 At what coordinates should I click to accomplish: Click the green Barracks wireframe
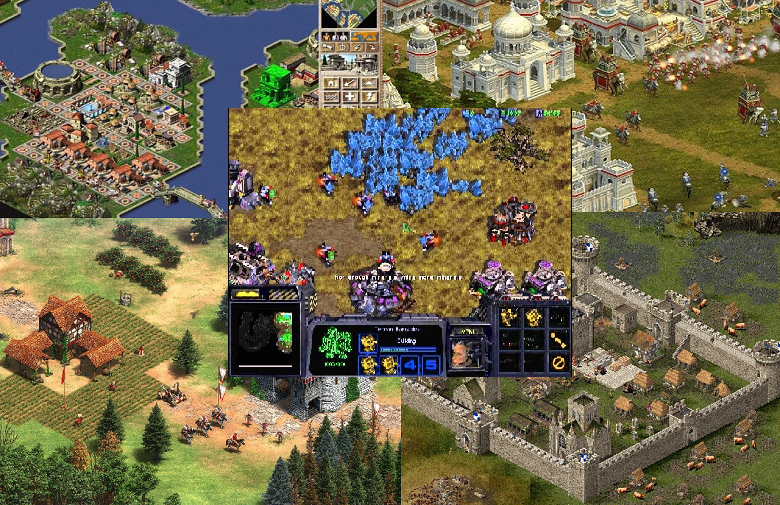coord(336,342)
